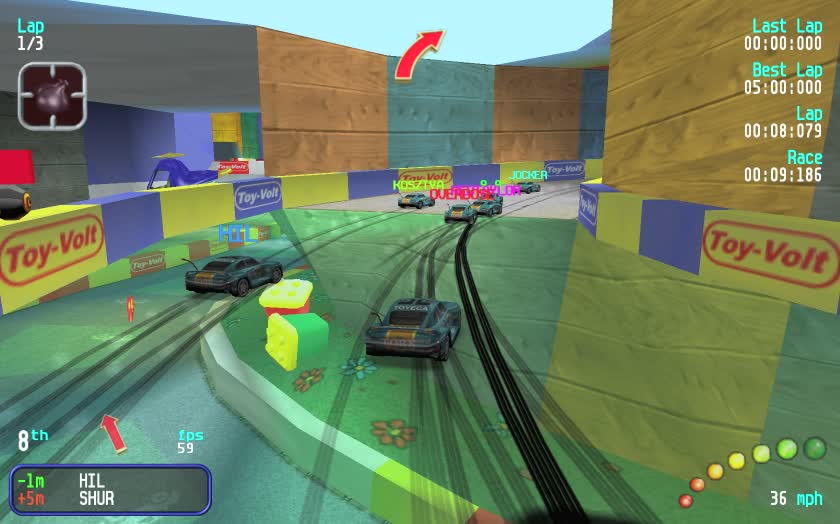Click the red turn direction arrow indicator
Screen dimensions: 840x524
click(417, 54)
